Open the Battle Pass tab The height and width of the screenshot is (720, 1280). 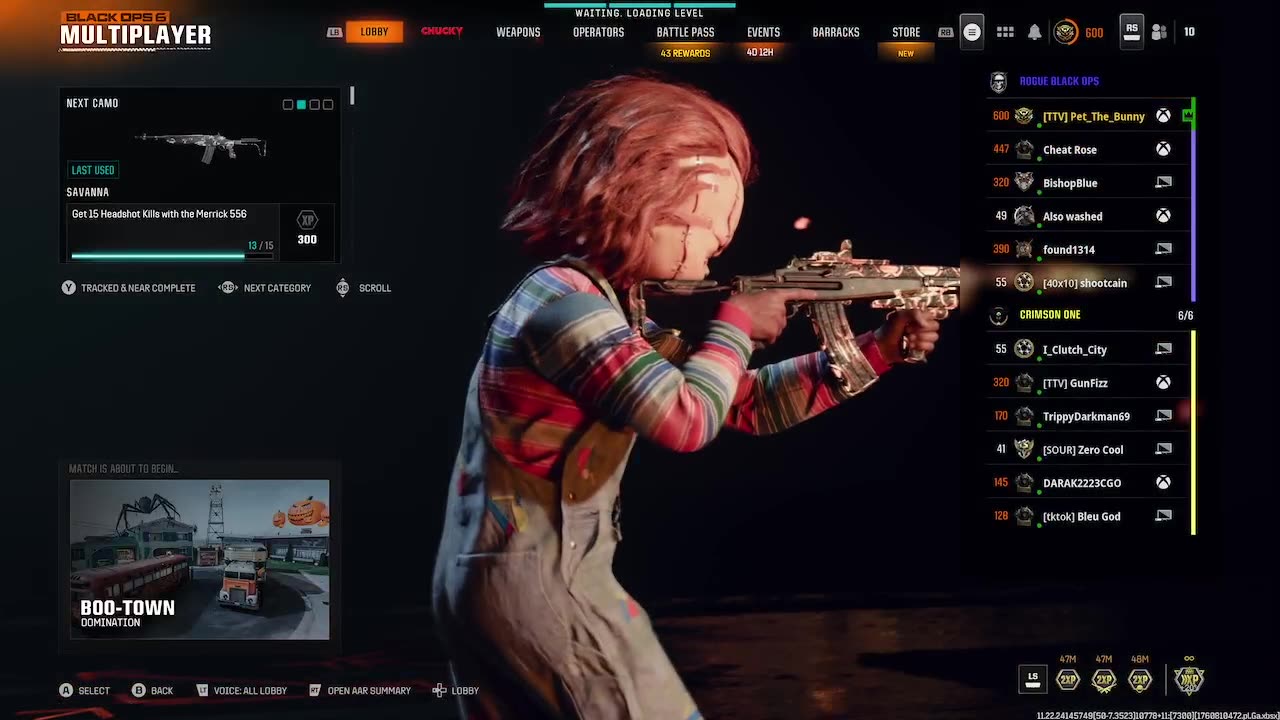[x=685, y=32]
